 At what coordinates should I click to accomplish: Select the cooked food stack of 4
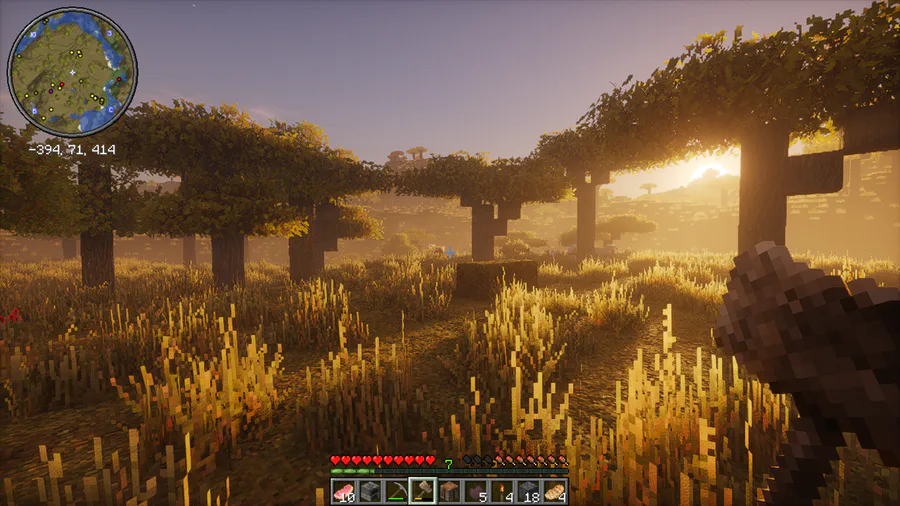(x=554, y=491)
